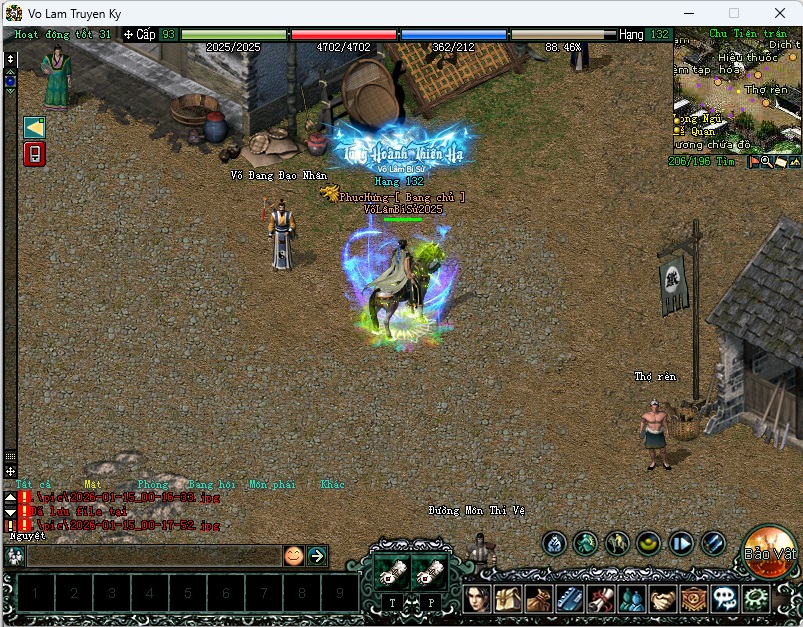Open the two-figures team icon
This screenshot has height=627, width=803.
631,599
